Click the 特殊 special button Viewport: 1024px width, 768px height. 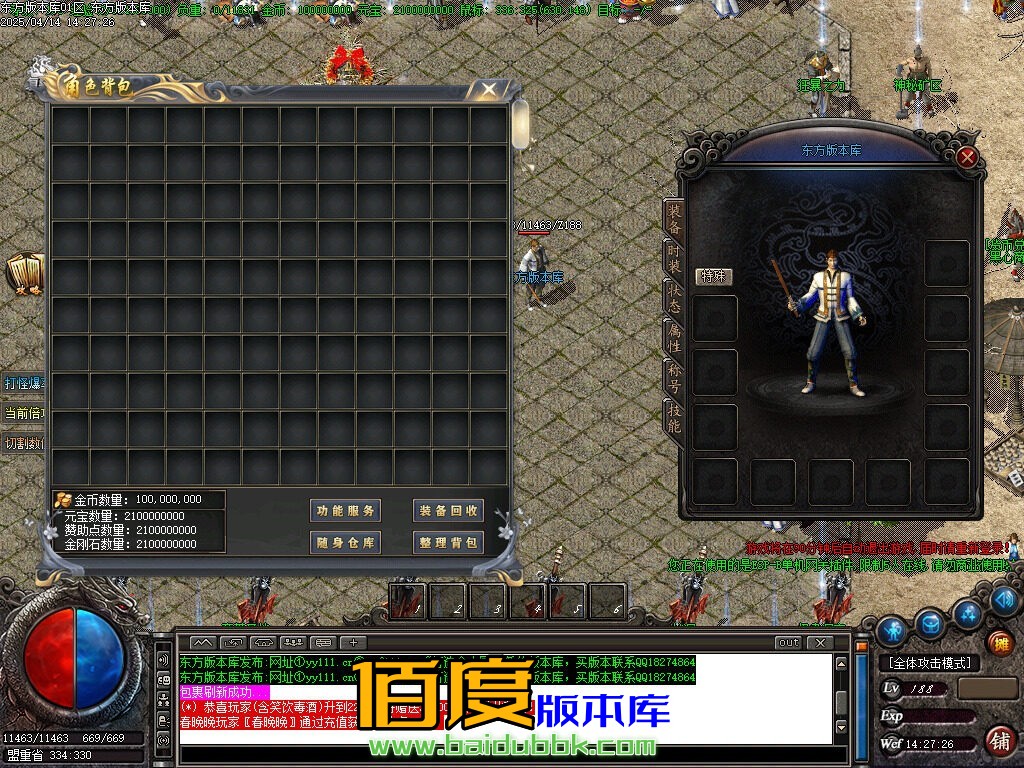point(715,276)
